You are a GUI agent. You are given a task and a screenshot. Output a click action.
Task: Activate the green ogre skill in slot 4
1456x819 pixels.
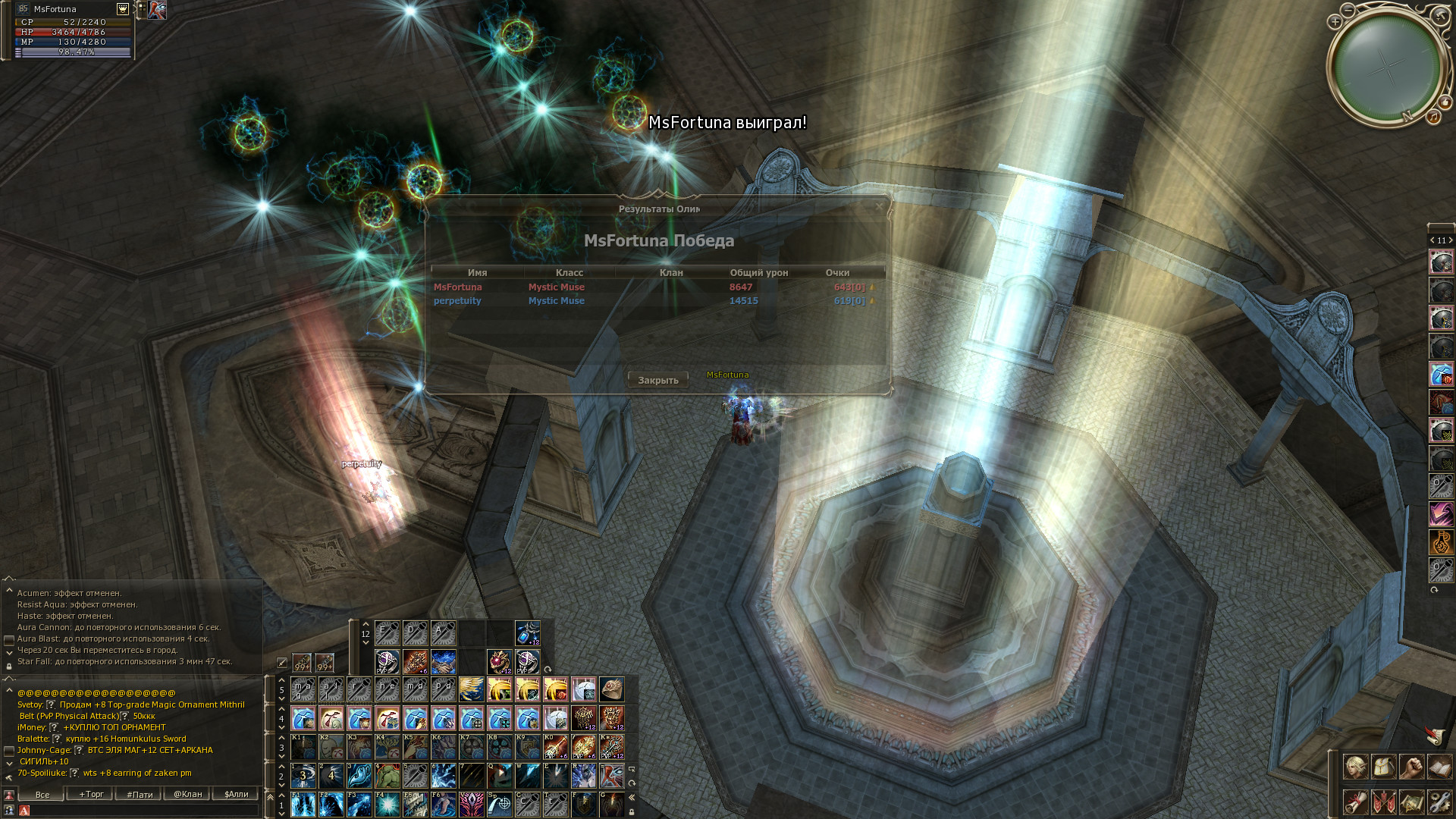(387, 776)
